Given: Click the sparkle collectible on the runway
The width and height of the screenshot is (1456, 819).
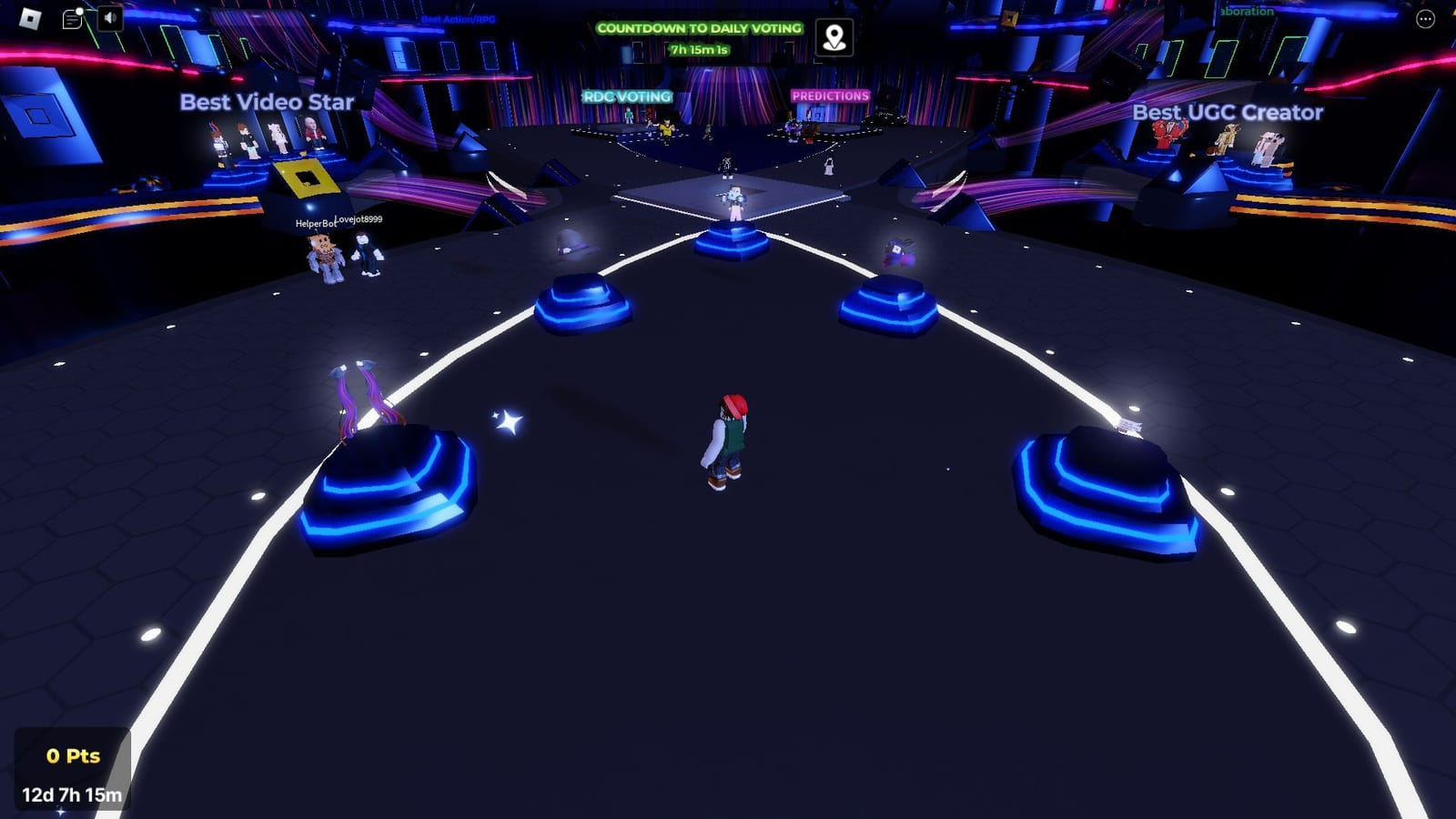Looking at the screenshot, I should point(508,420).
